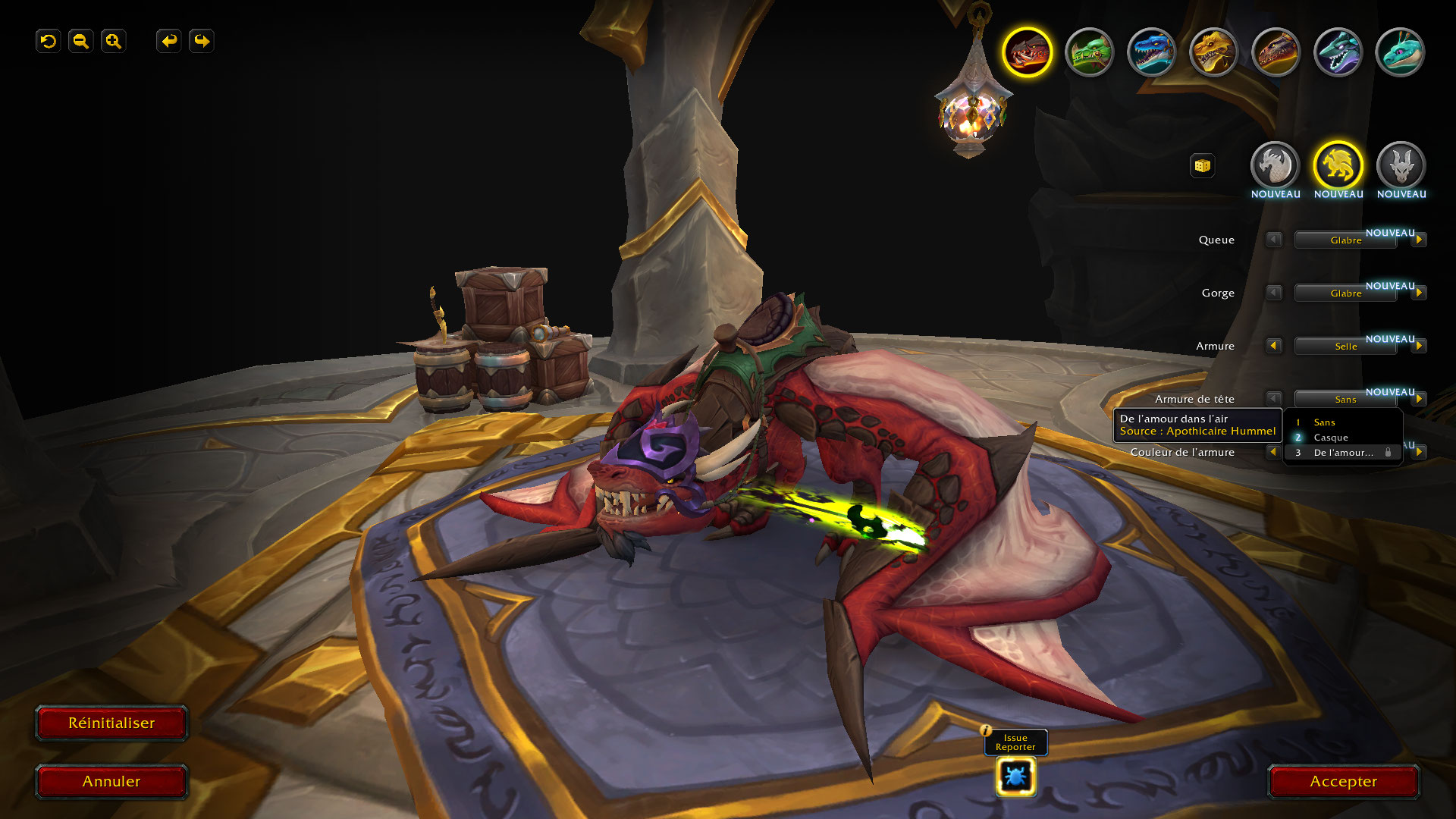Go to previous Armure option with left arrow
The height and width of the screenshot is (819, 1456).
[x=1274, y=346]
